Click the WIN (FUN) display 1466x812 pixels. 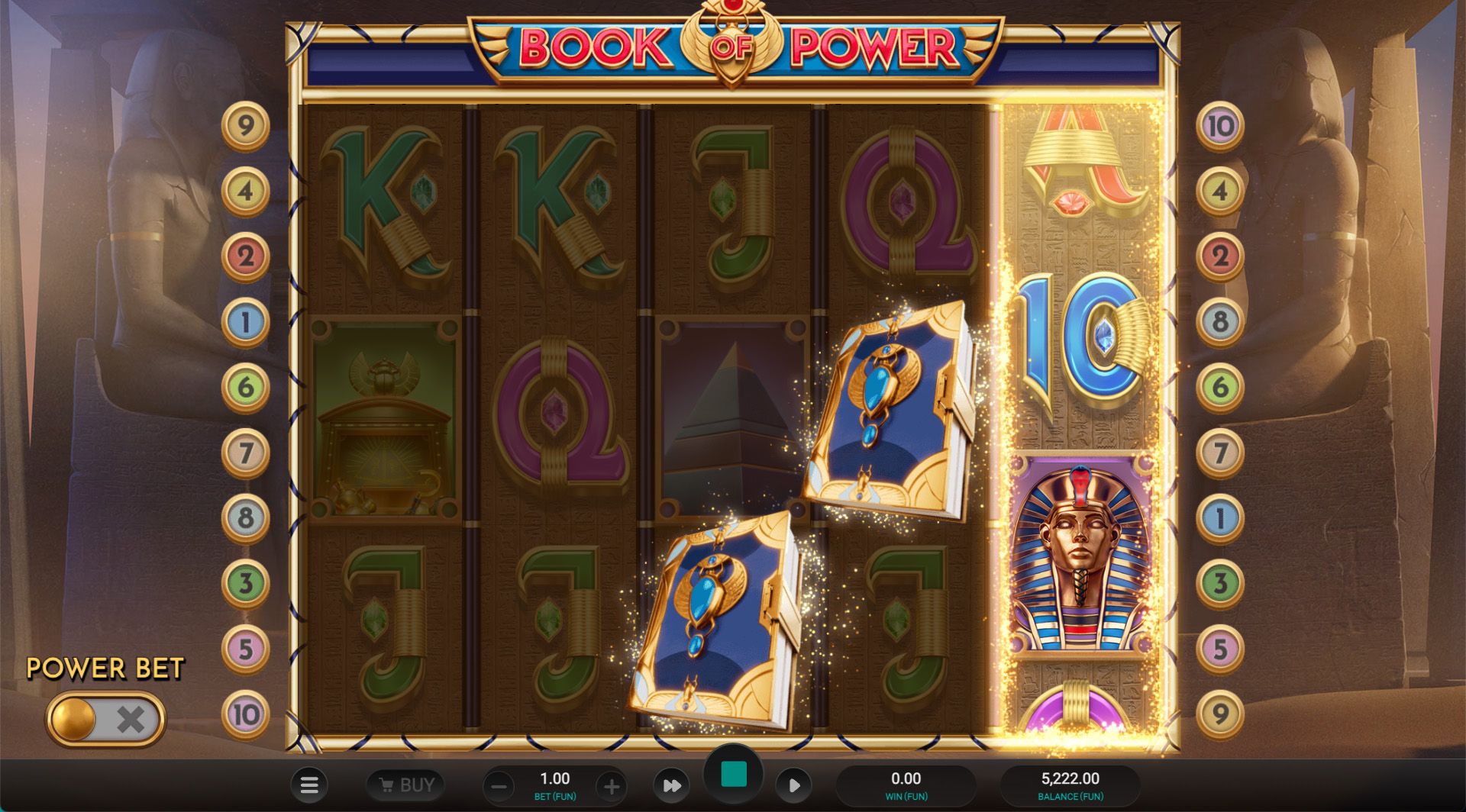tap(906, 785)
